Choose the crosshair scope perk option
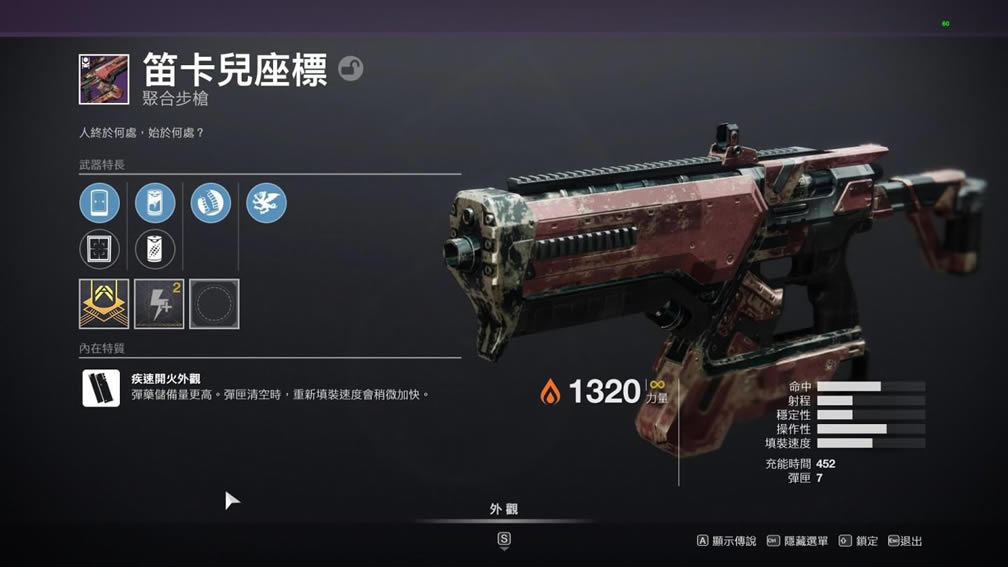 [x=100, y=249]
